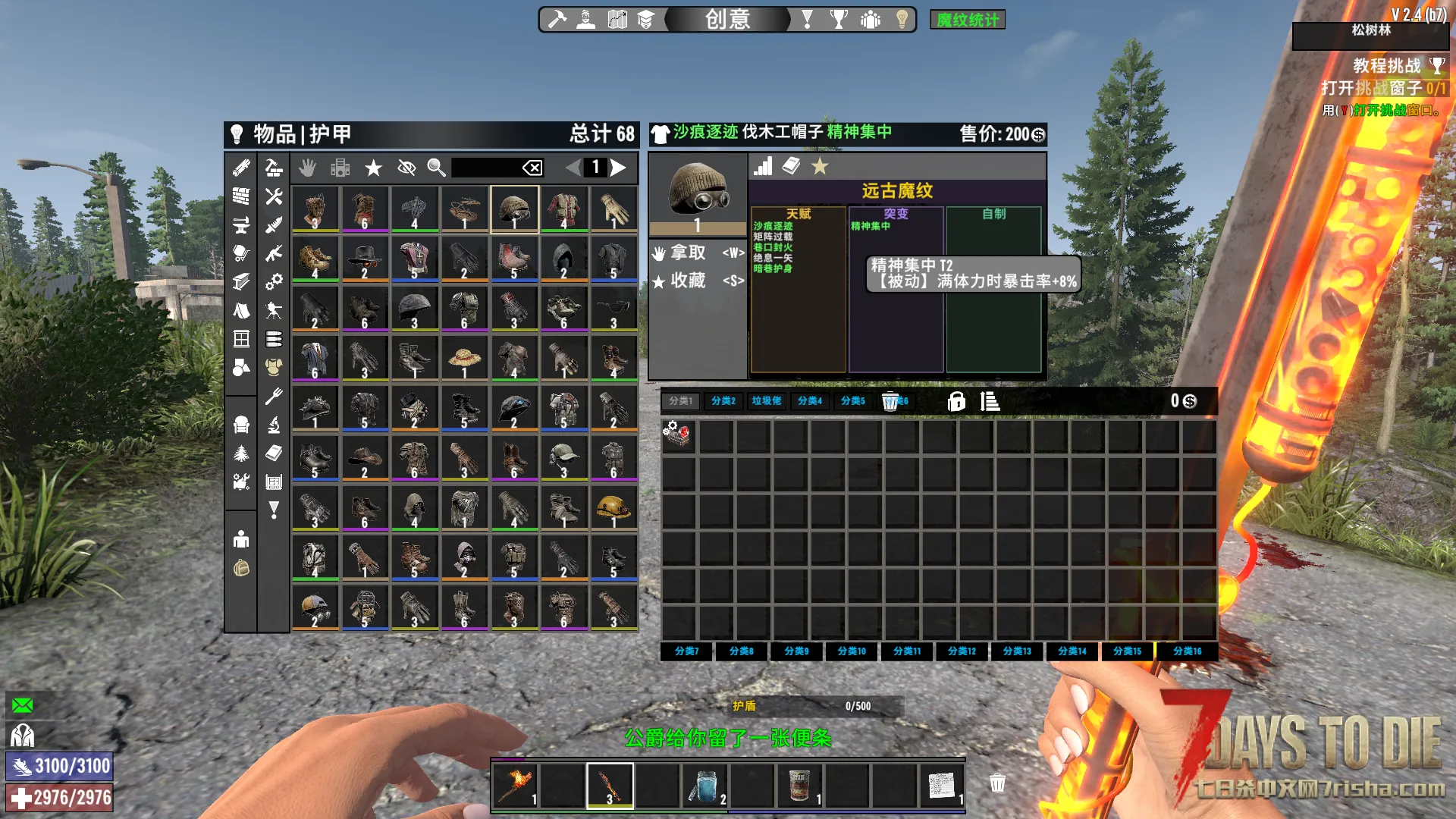Click the green 魔纹统计 button
This screenshot has height=819, width=1456.
tap(967, 20)
